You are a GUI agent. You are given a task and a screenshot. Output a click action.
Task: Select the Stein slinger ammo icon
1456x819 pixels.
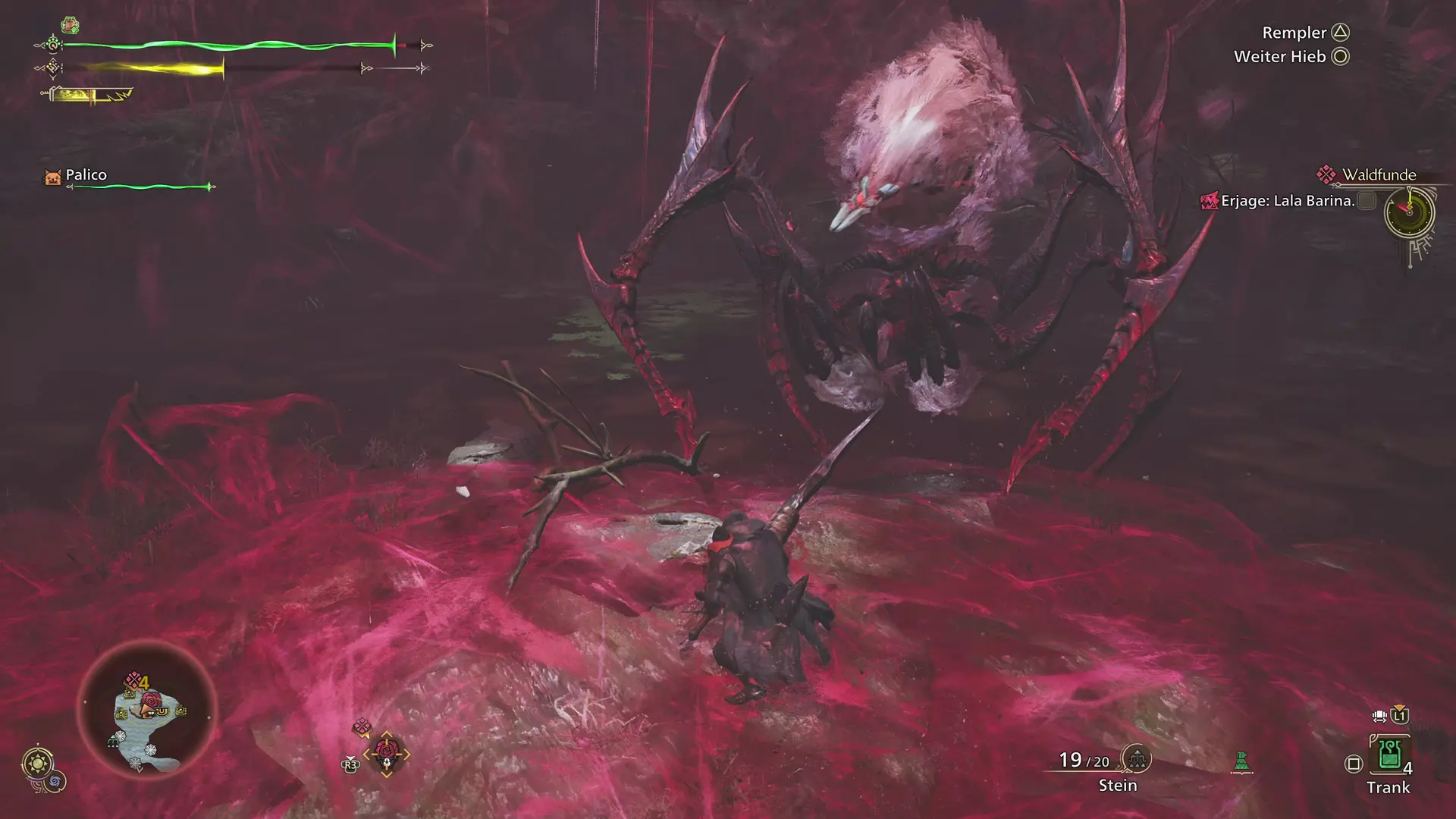point(1136,758)
